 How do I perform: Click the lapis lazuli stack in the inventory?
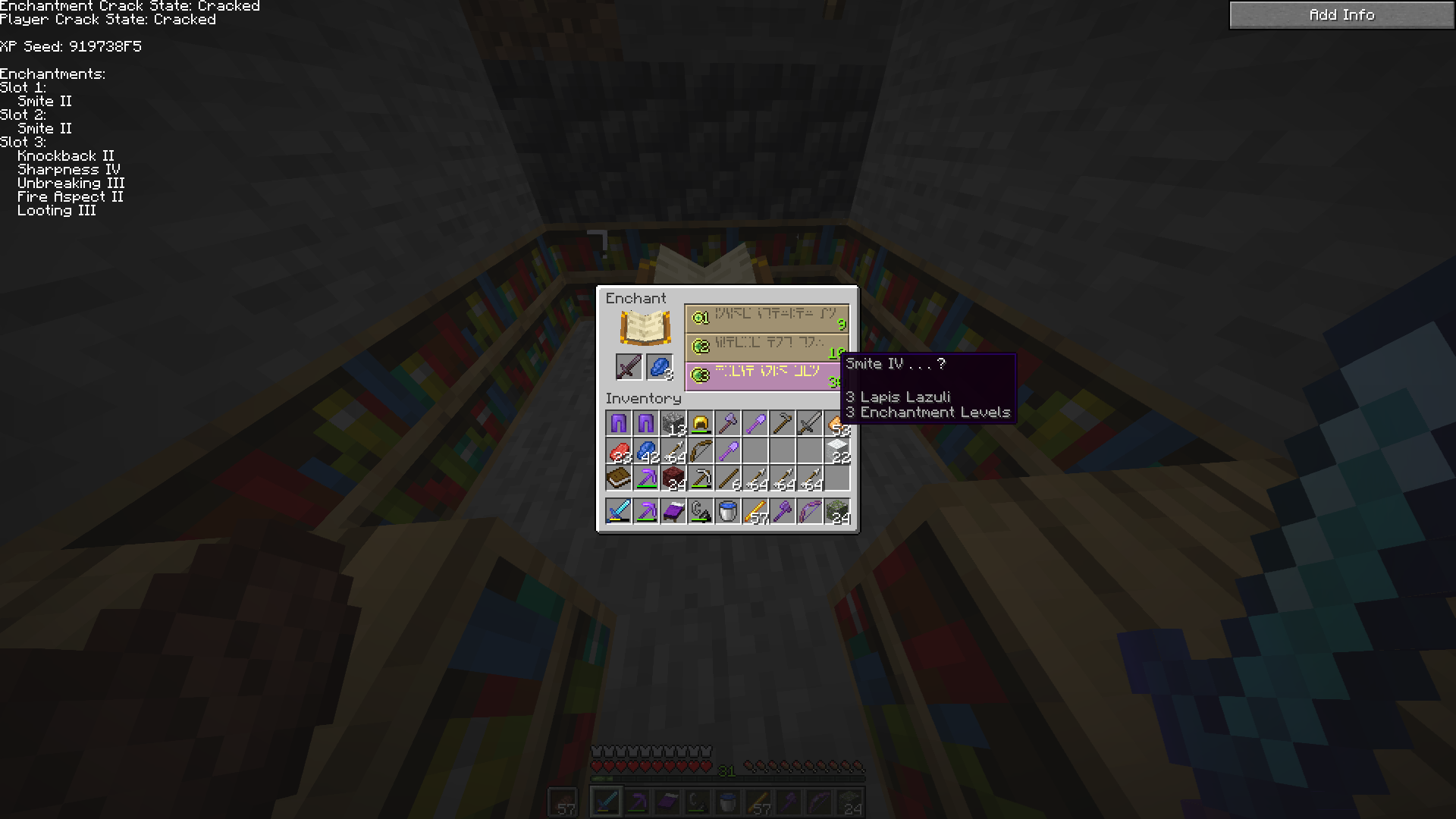(645, 450)
